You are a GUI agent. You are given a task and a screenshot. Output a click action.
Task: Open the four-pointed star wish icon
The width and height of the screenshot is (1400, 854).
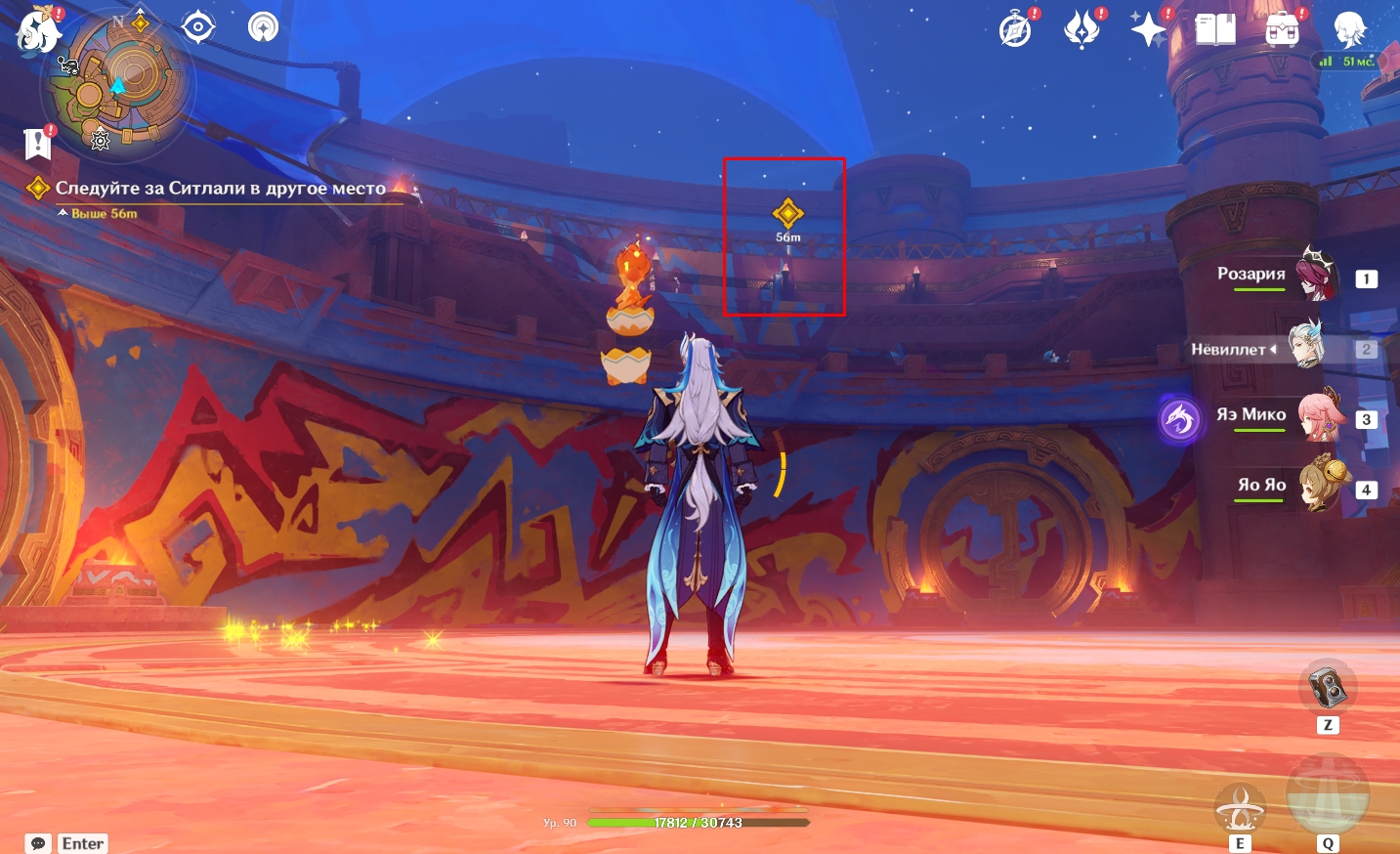[1148, 30]
